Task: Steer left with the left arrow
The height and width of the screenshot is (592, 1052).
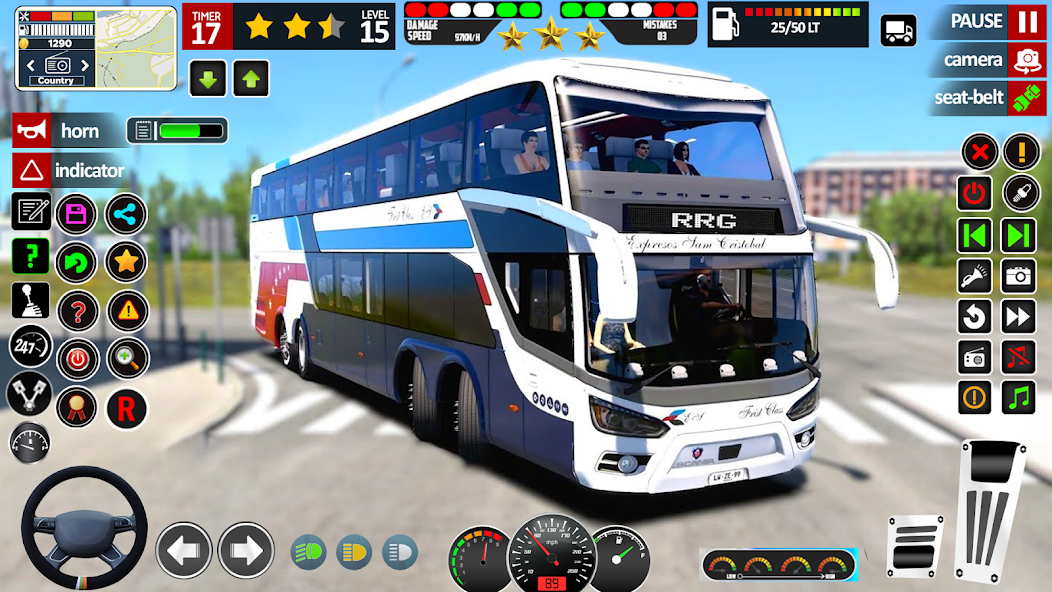Action: 184,550
